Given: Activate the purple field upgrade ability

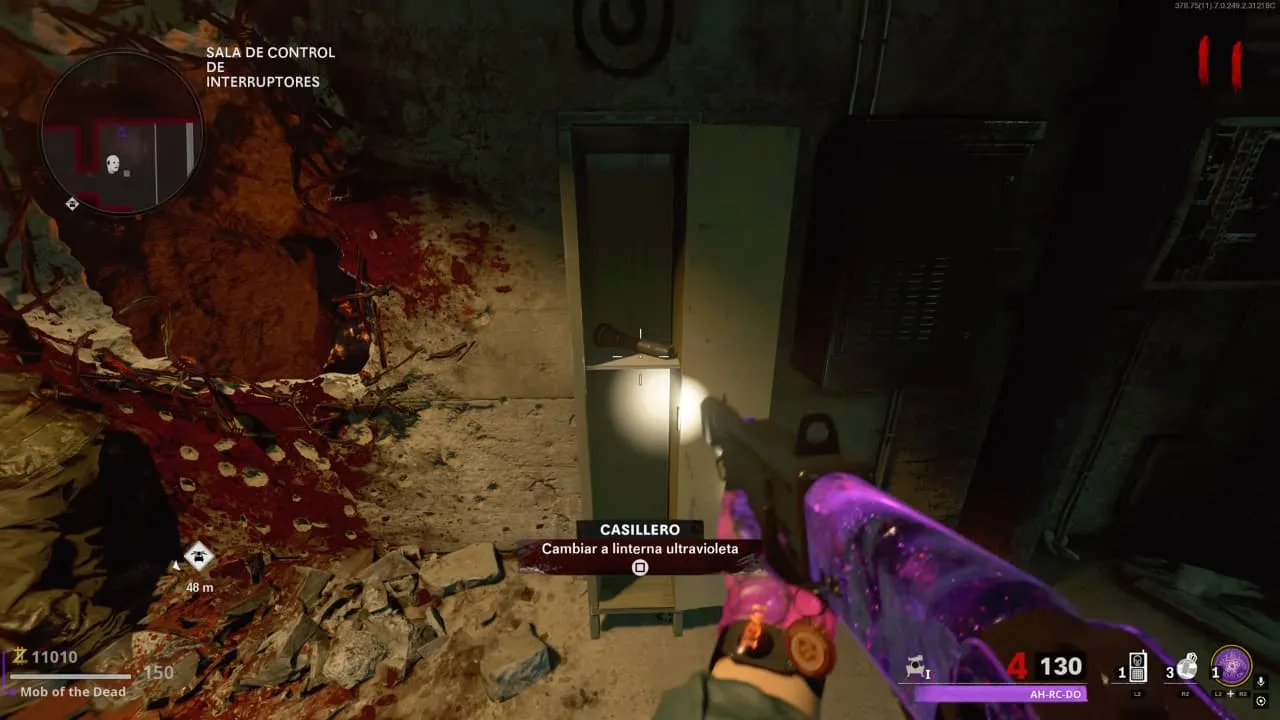Looking at the screenshot, I should click(1231, 666).
